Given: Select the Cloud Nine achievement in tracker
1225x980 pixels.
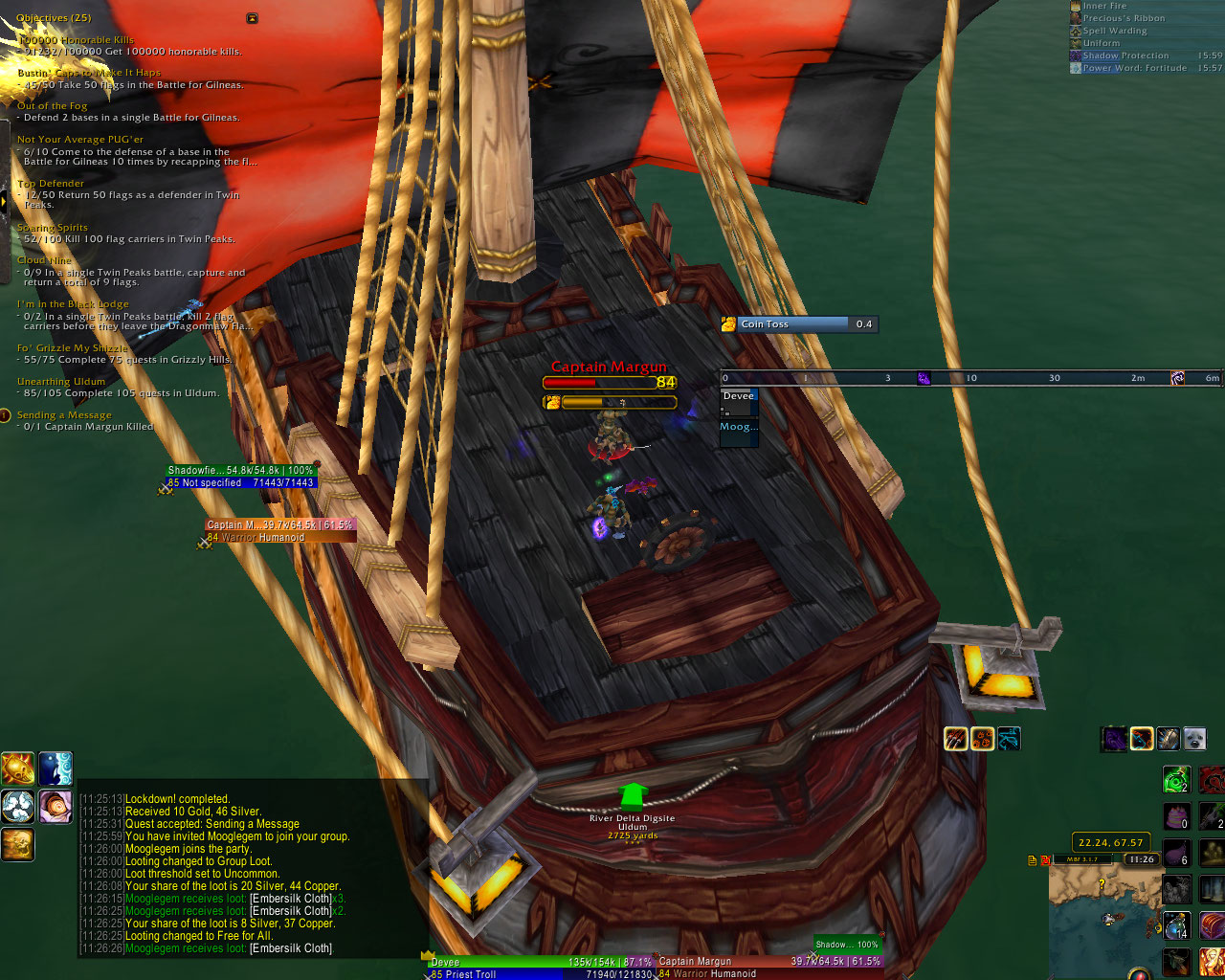Looking at the screenshot, I should (44, 260).
